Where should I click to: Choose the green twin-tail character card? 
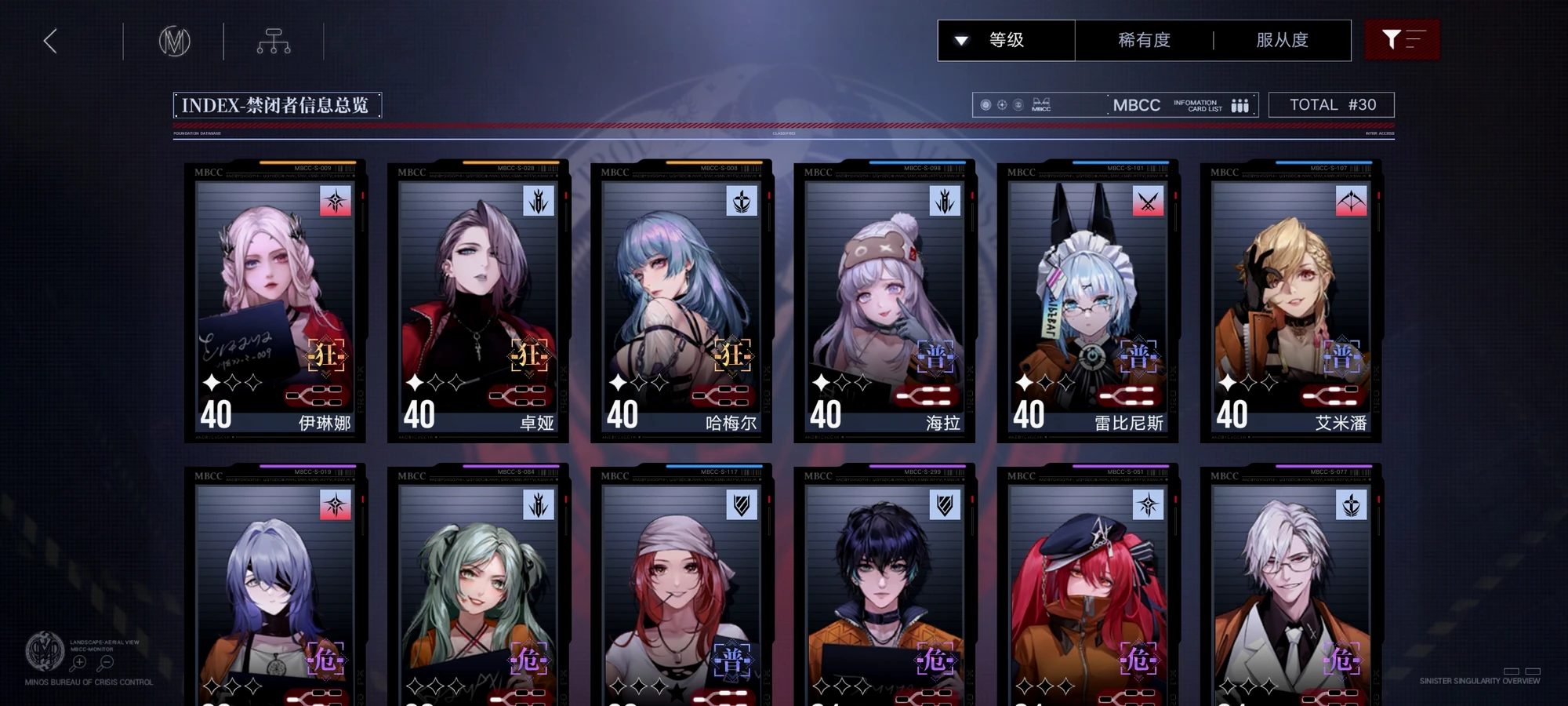(478, 588)
